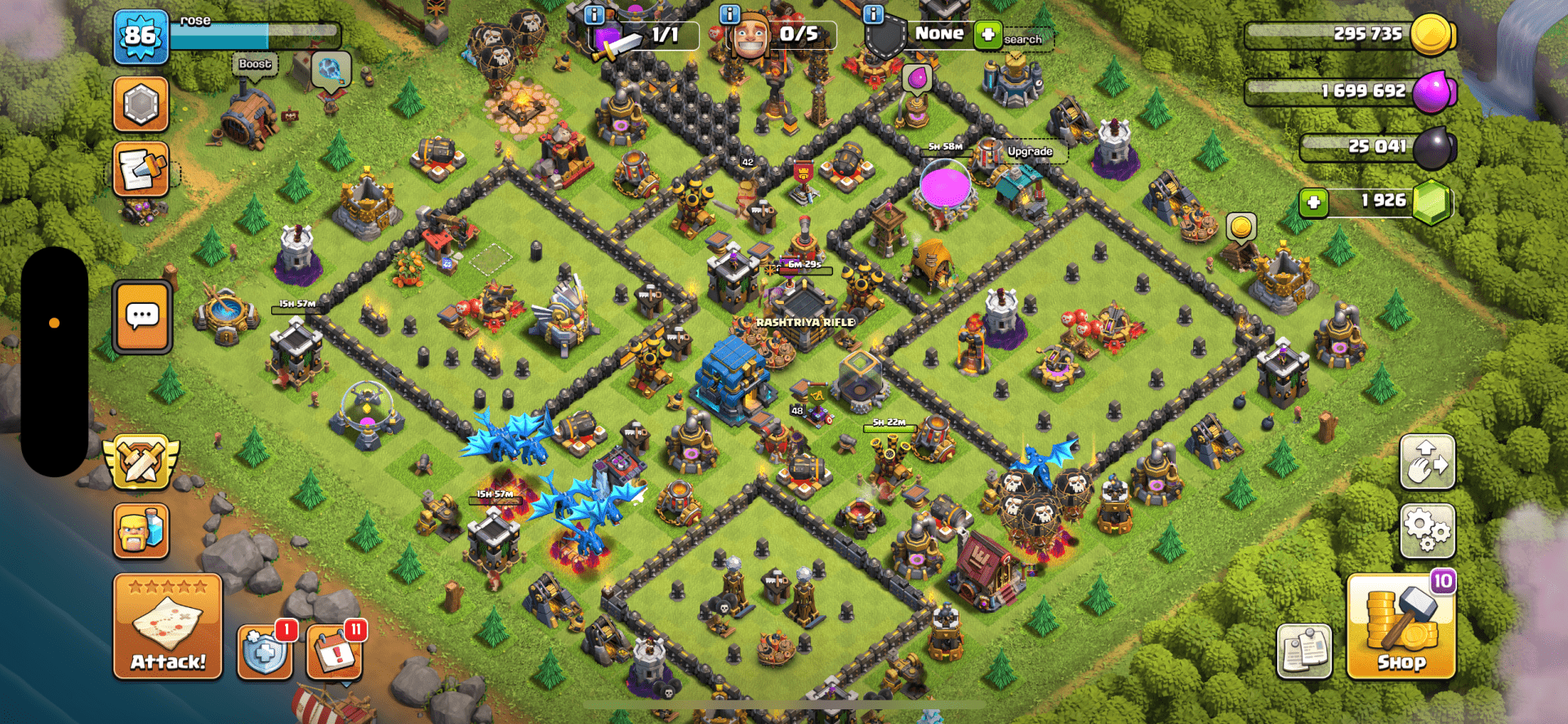Click the green clan search plus button

coord(987,34)
